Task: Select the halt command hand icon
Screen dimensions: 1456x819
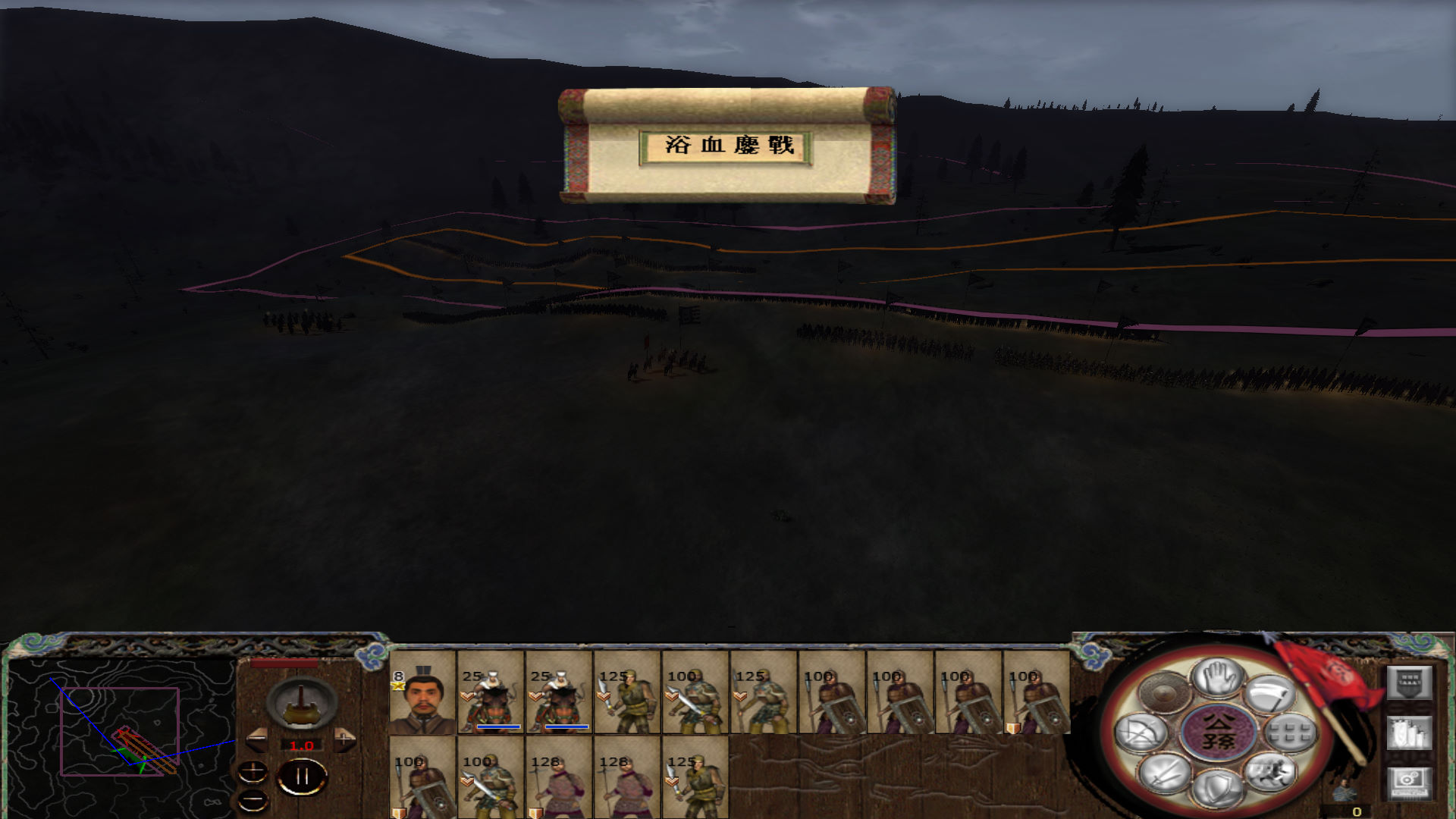Action: (x=1219, y=679)
